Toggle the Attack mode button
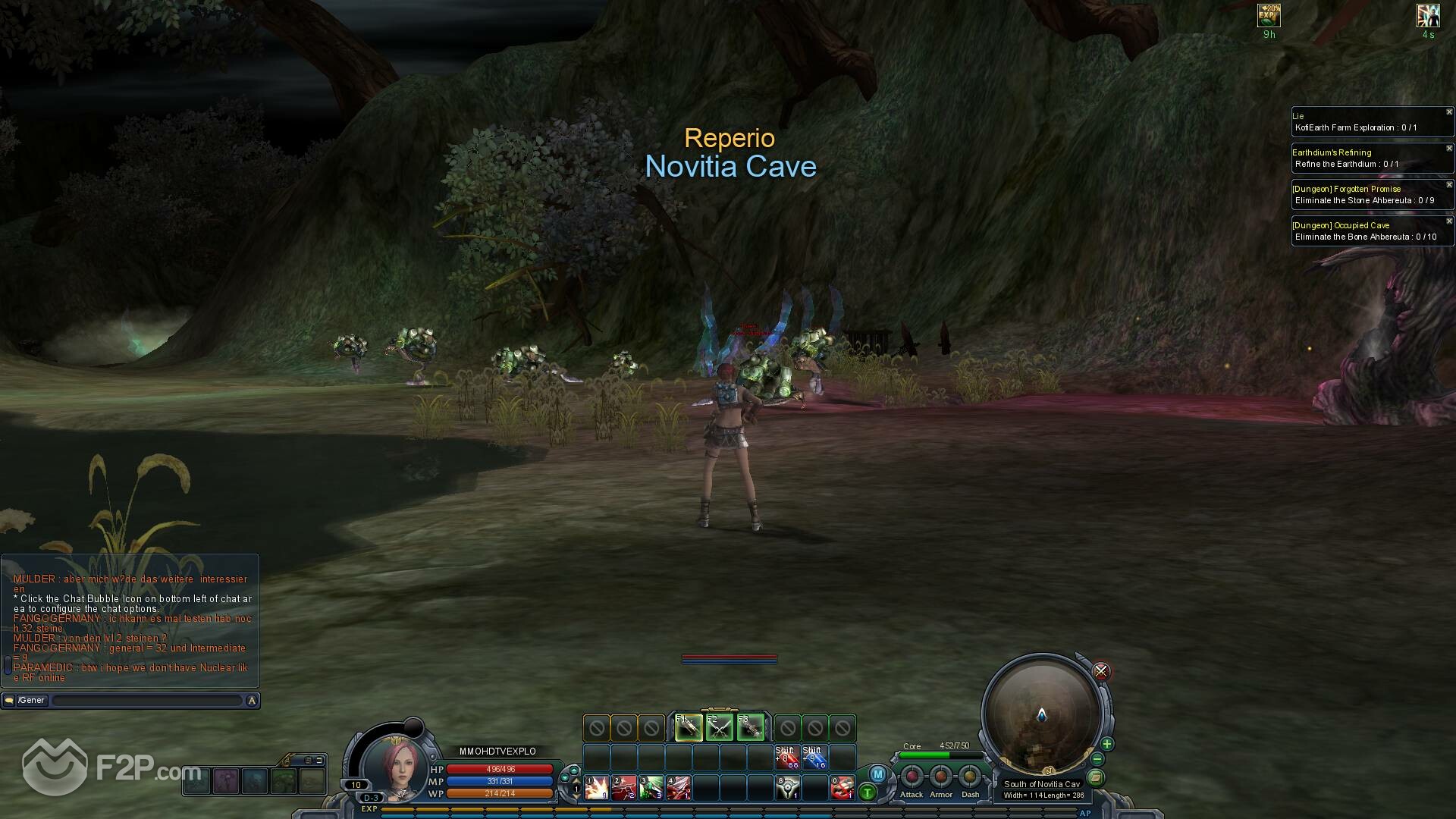 tap(912, 777)
